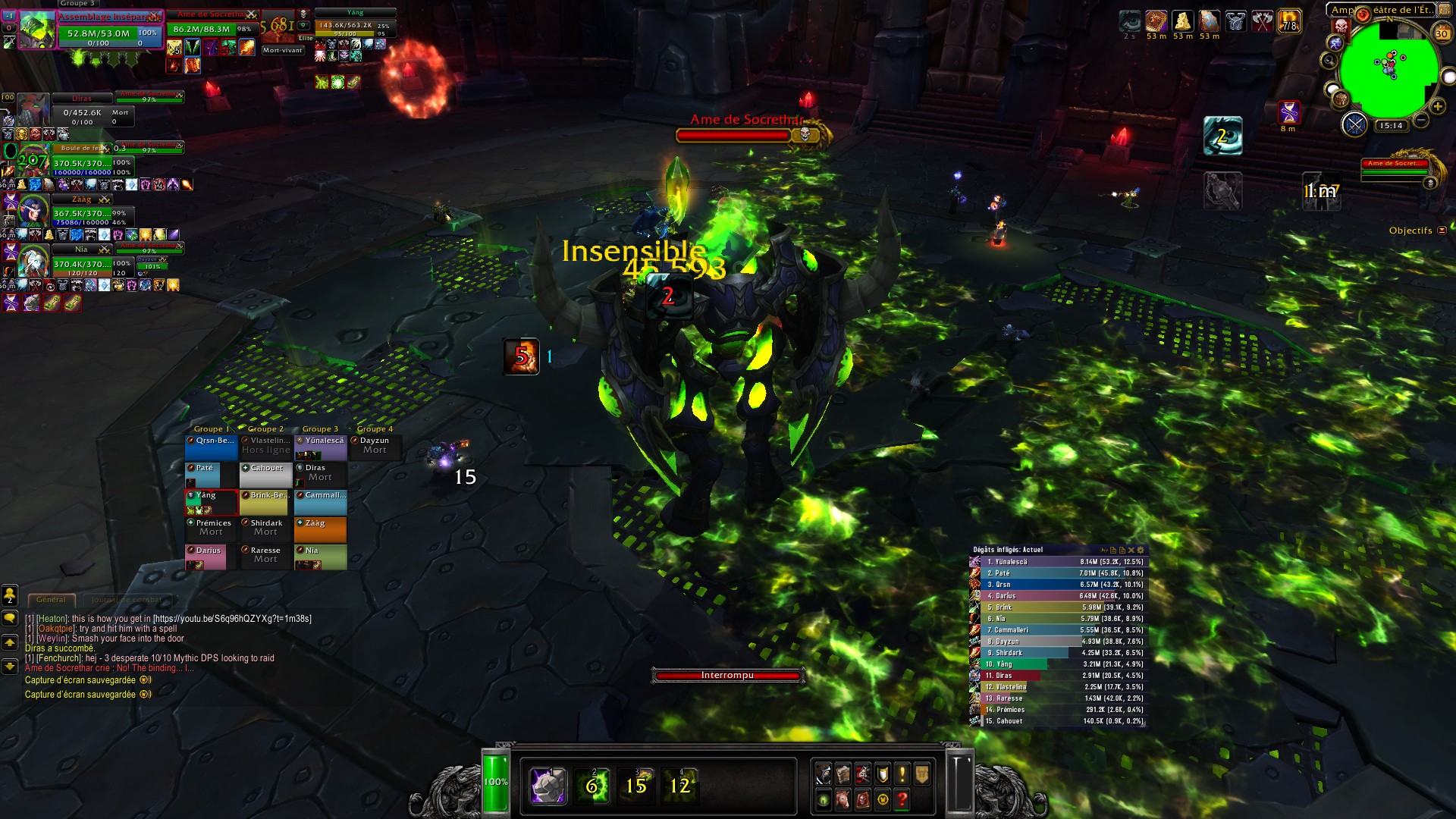Open the YouTube link in chat

pyautogui.click(x=232, y=619)
